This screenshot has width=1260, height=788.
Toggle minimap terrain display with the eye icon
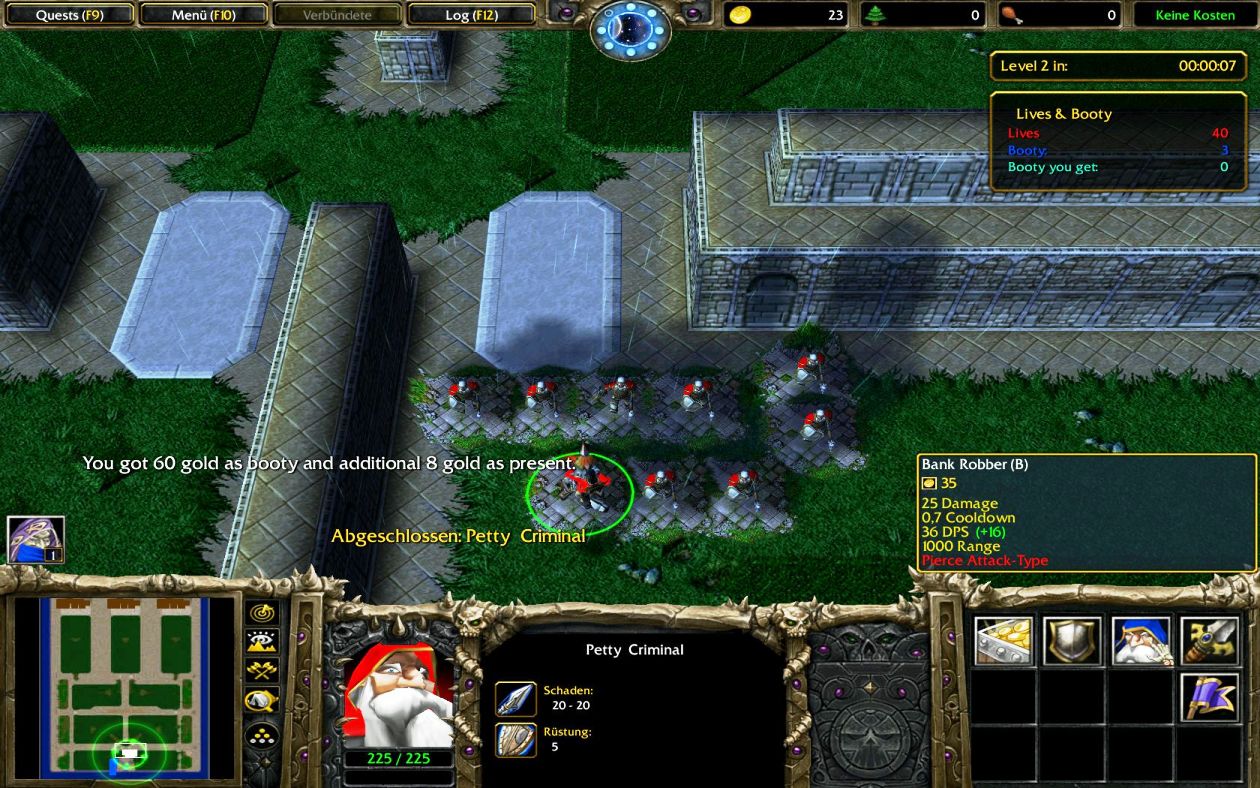[x=262, y=642]
